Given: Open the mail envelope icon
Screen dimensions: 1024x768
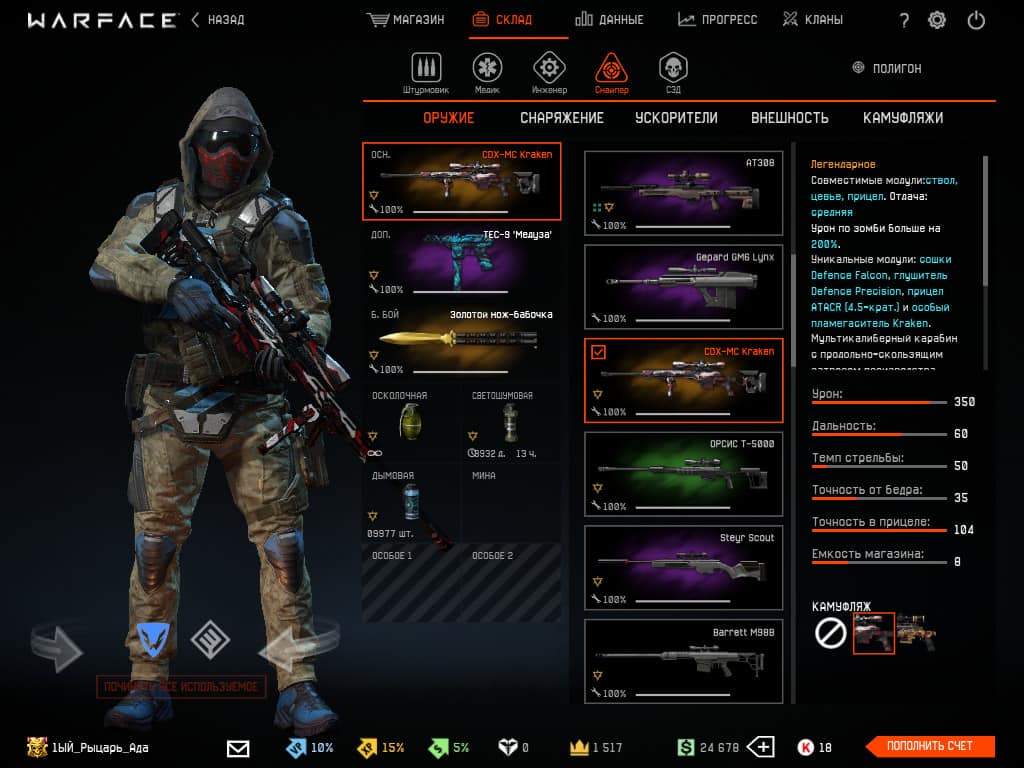Looking at the screenshot, I should 238,747.
